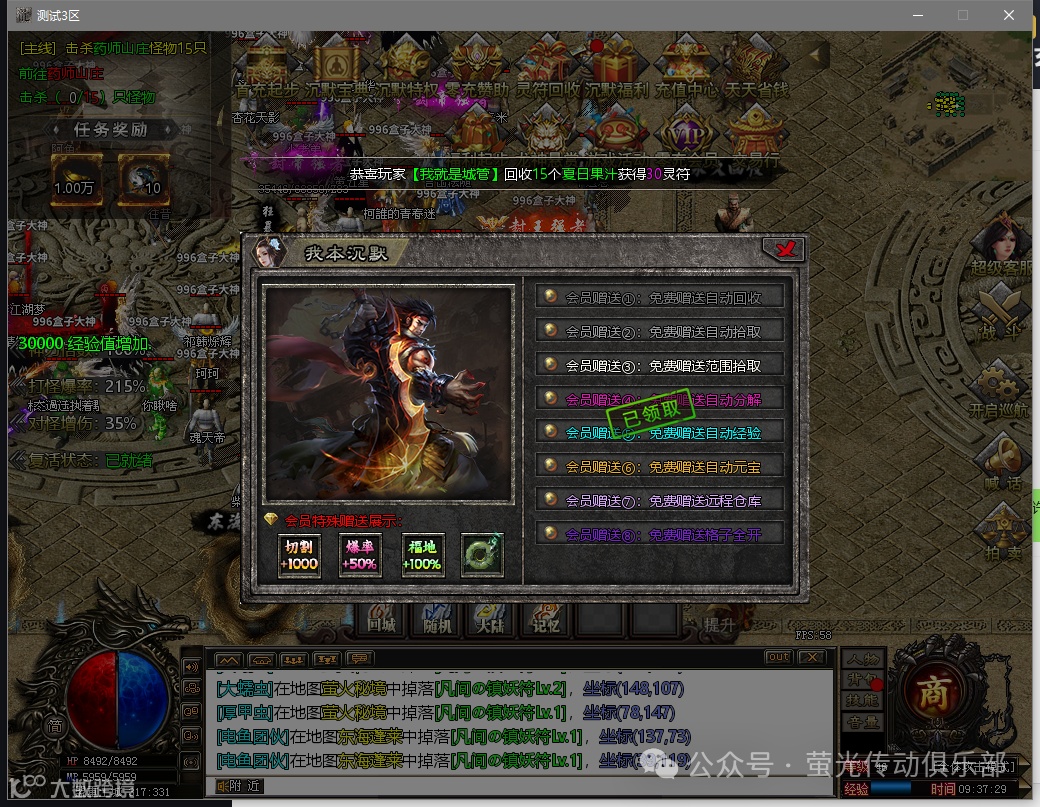This screenshot has height=807, width=1040.
Task: Open the 人物 character panel button
Action: (863, 659)
